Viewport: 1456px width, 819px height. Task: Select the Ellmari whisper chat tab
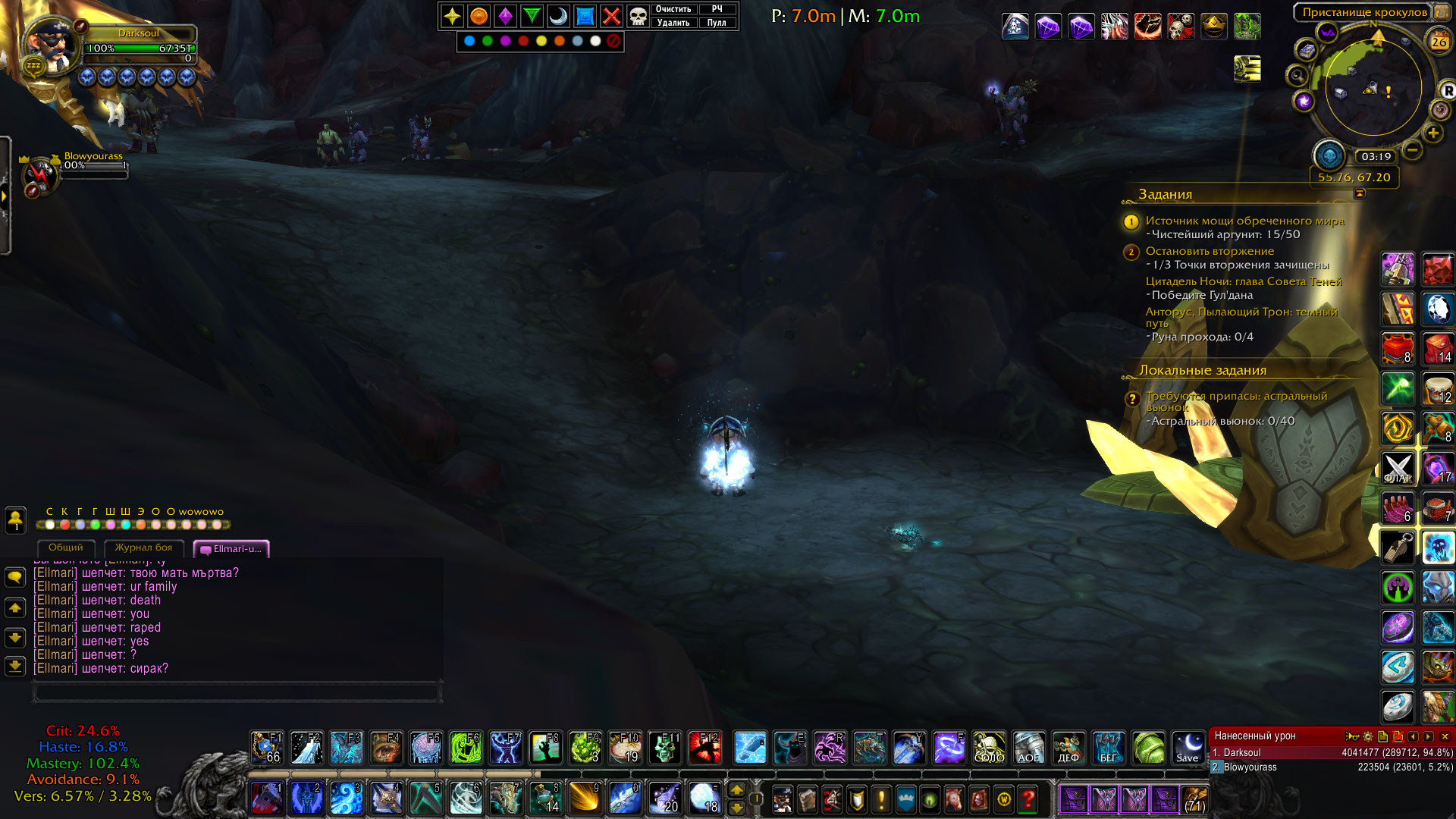pyautogui.click(x=232, y=548)
